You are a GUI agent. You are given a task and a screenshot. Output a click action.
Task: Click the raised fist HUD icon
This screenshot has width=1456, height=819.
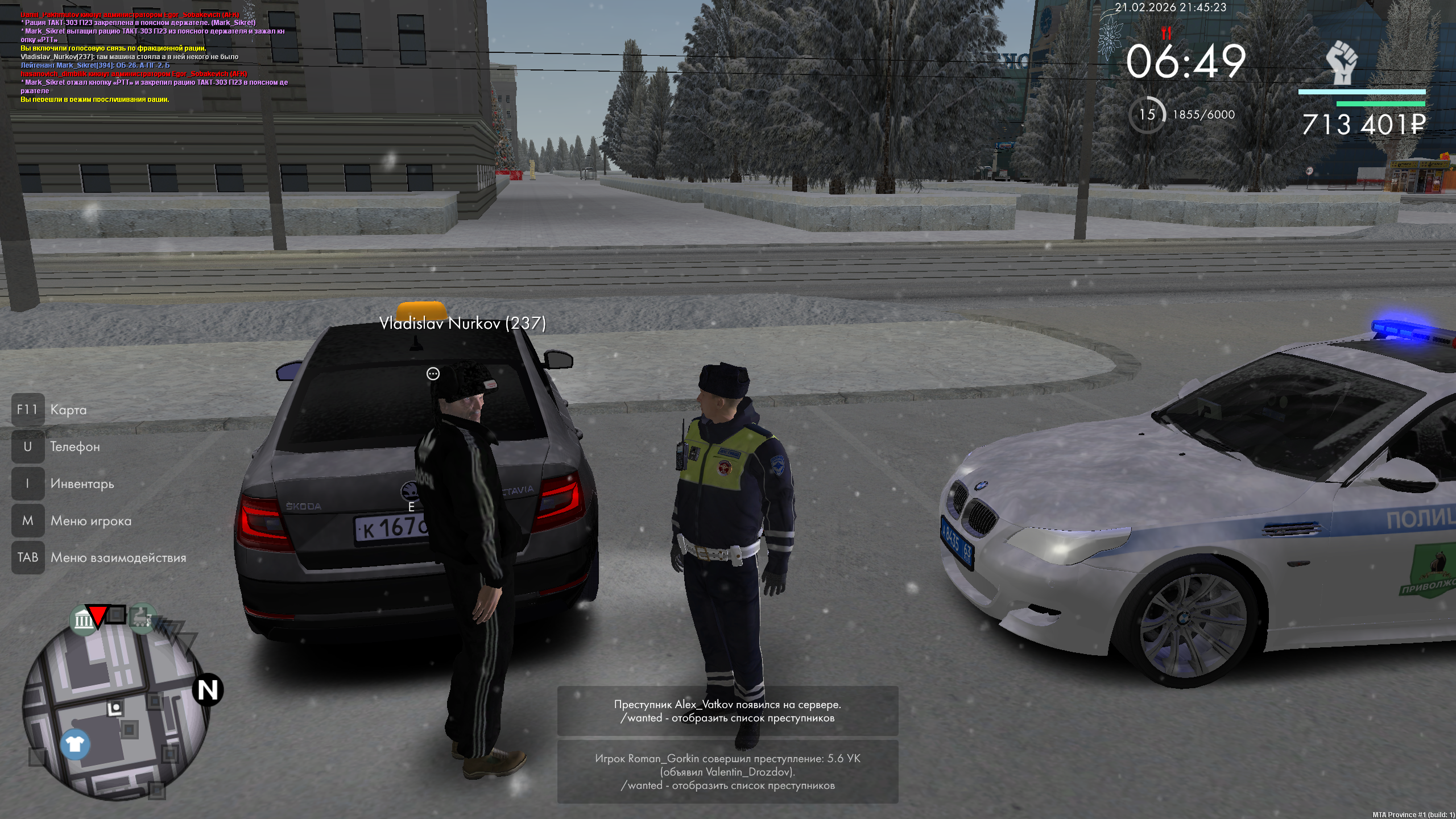tap(1342, 63)
